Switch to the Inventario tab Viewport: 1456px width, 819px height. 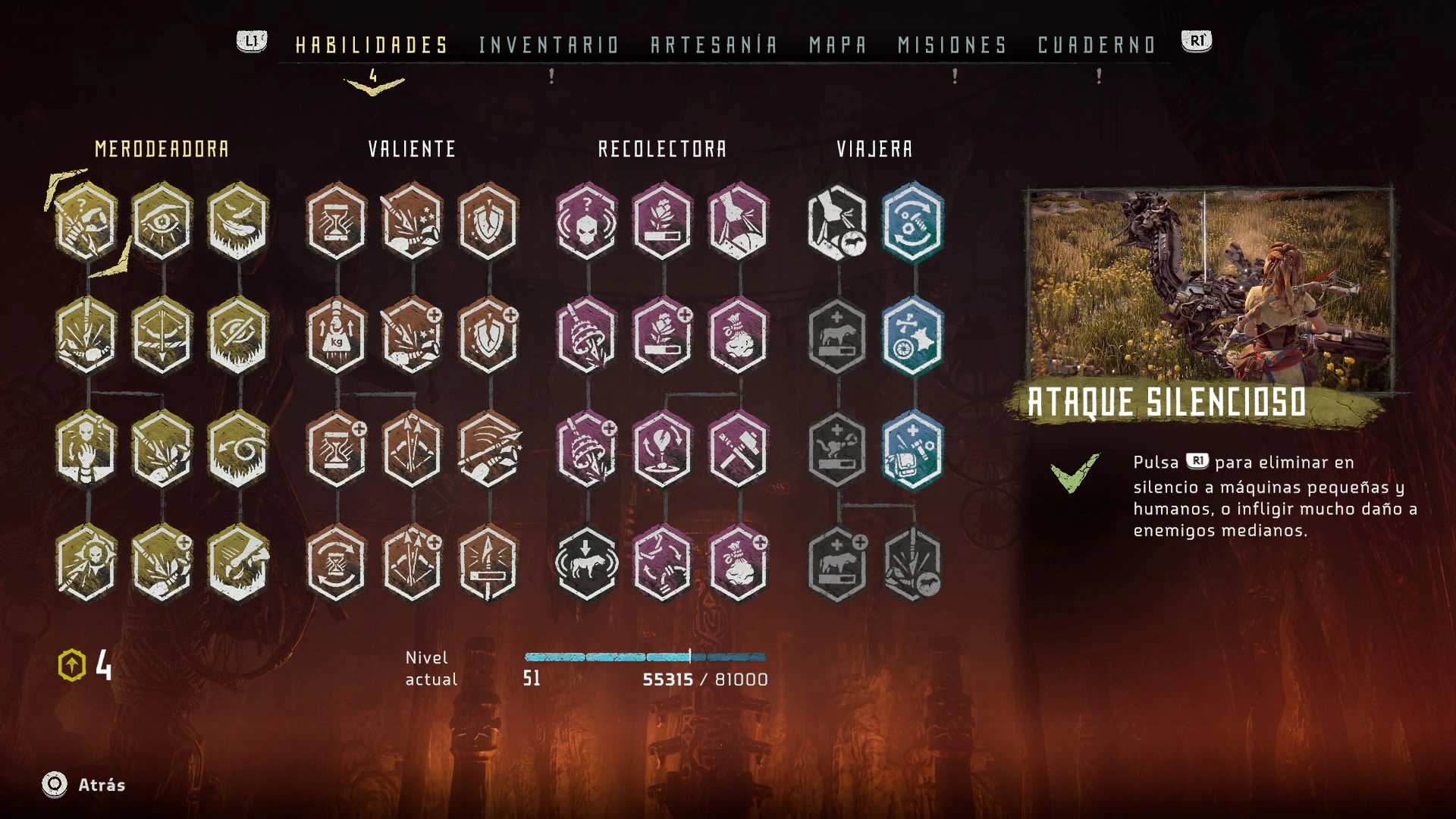tap(549, 45)
